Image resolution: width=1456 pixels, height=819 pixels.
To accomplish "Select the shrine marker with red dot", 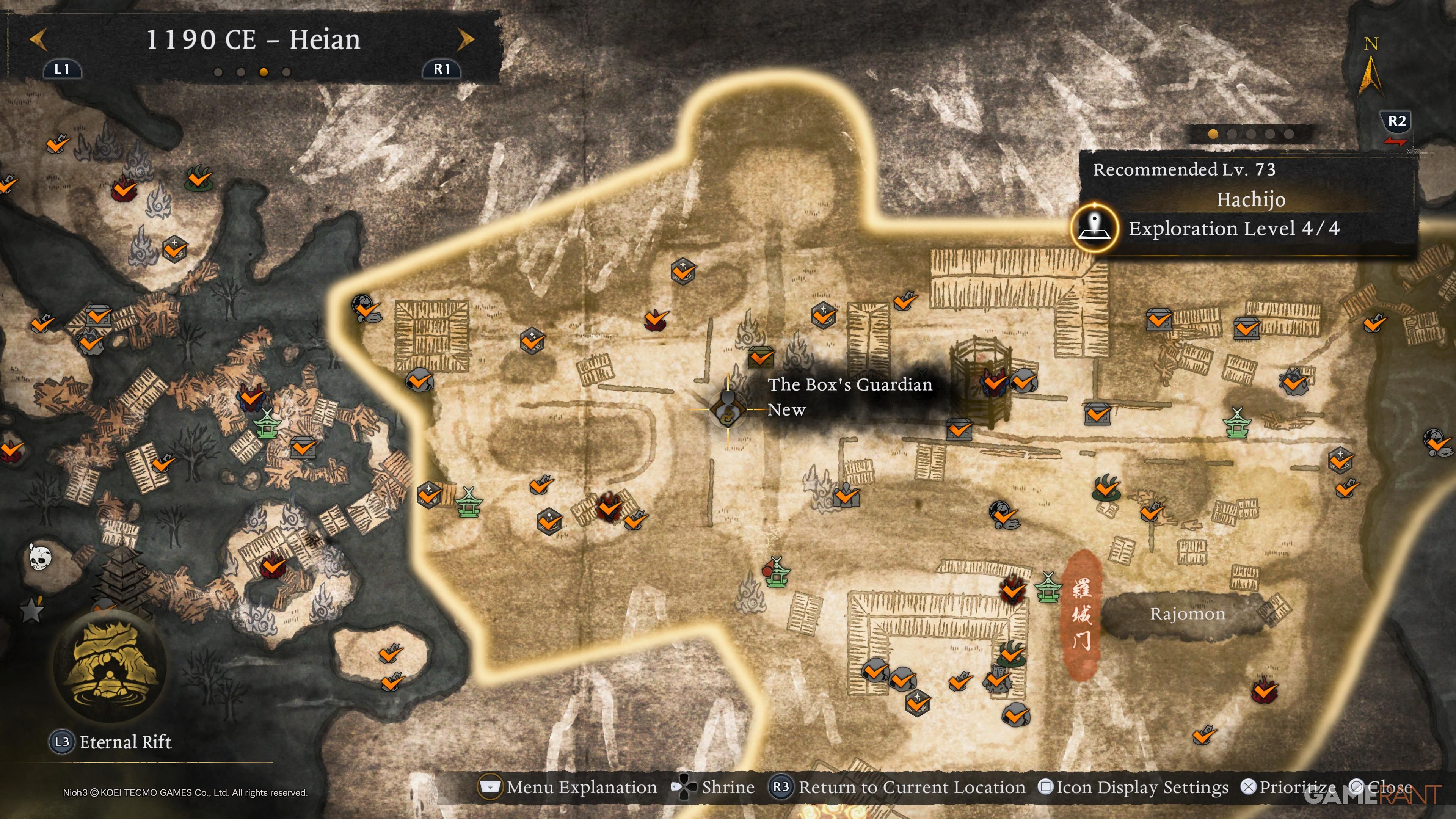I will click(775, 572).
